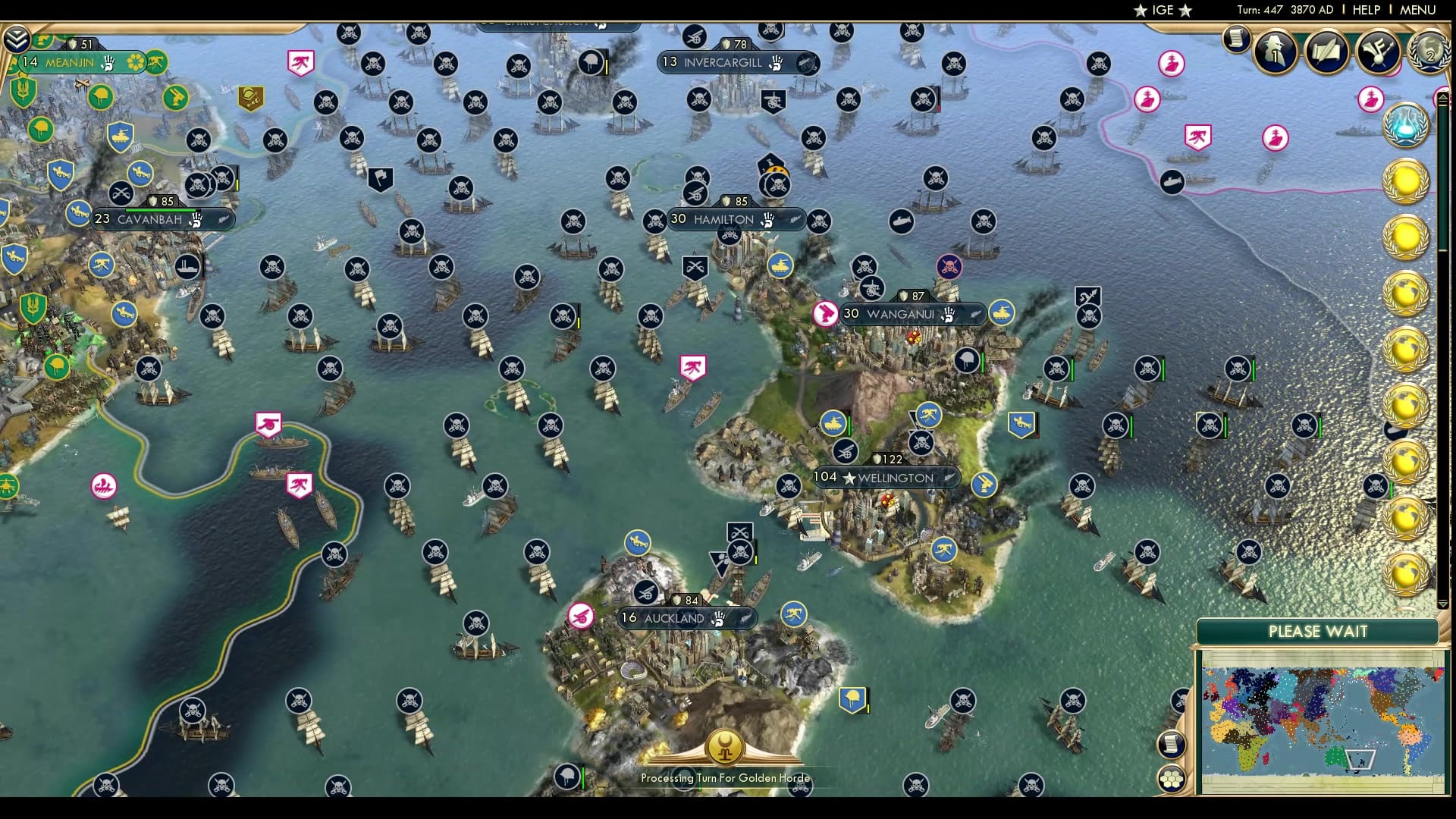Click Australia on the minimap world view
The image size is (1456, 819).
[1335, 757]
